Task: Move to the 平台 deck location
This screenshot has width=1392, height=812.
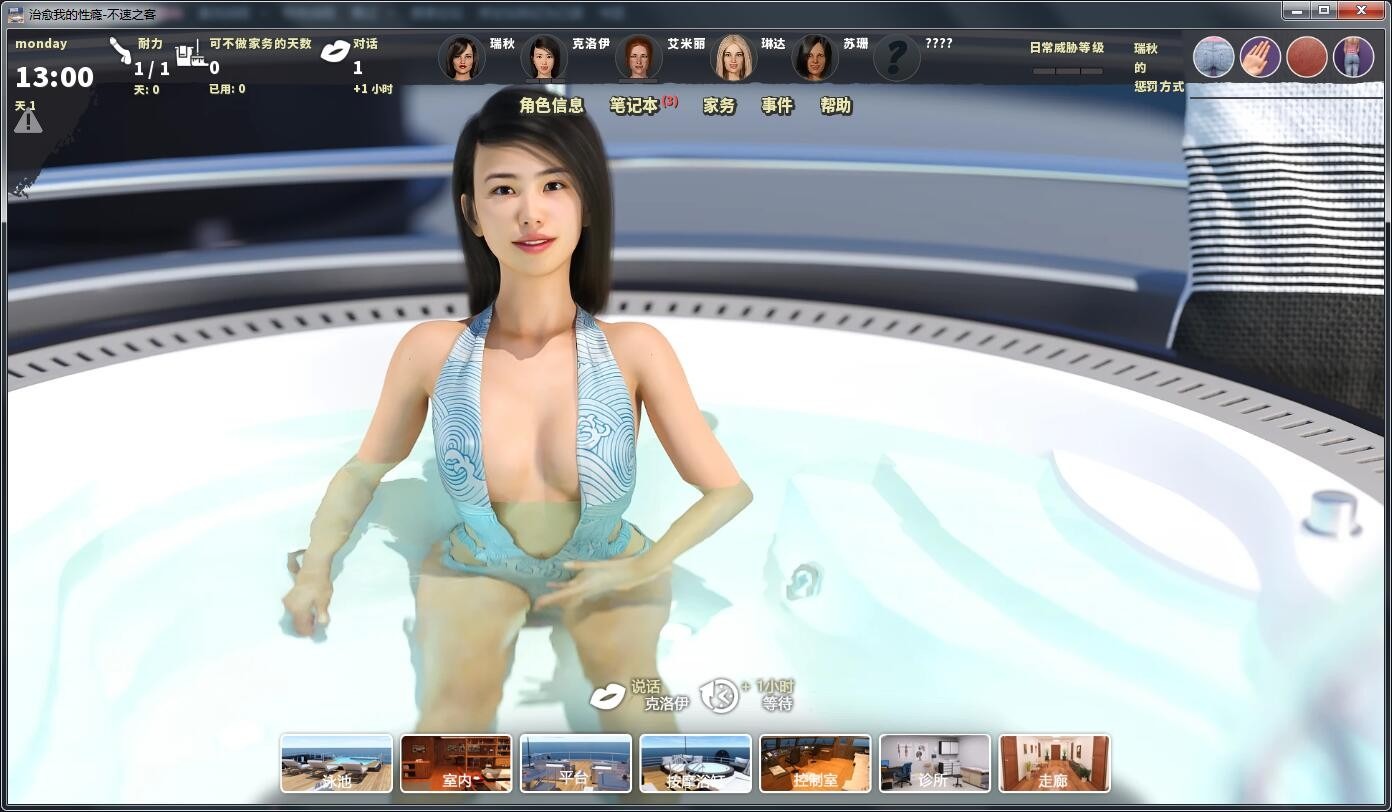Action: pos(575,763)
